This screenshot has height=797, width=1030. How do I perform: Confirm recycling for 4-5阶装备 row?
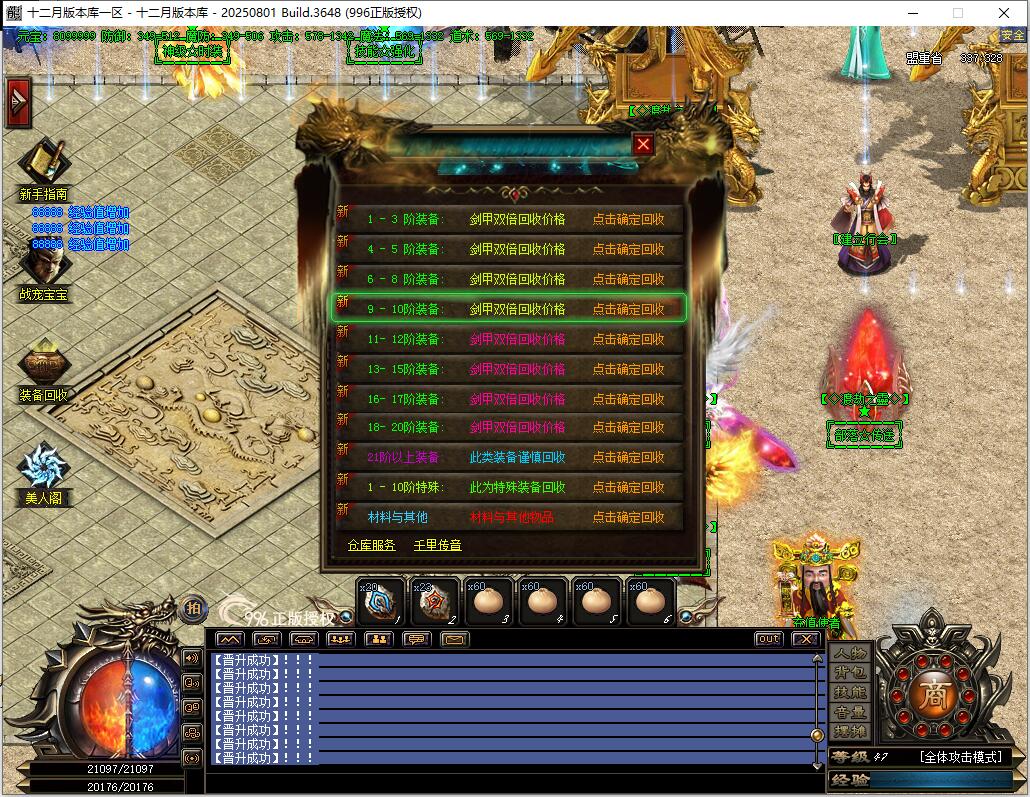pyautogui.click(x=628, y=249)
